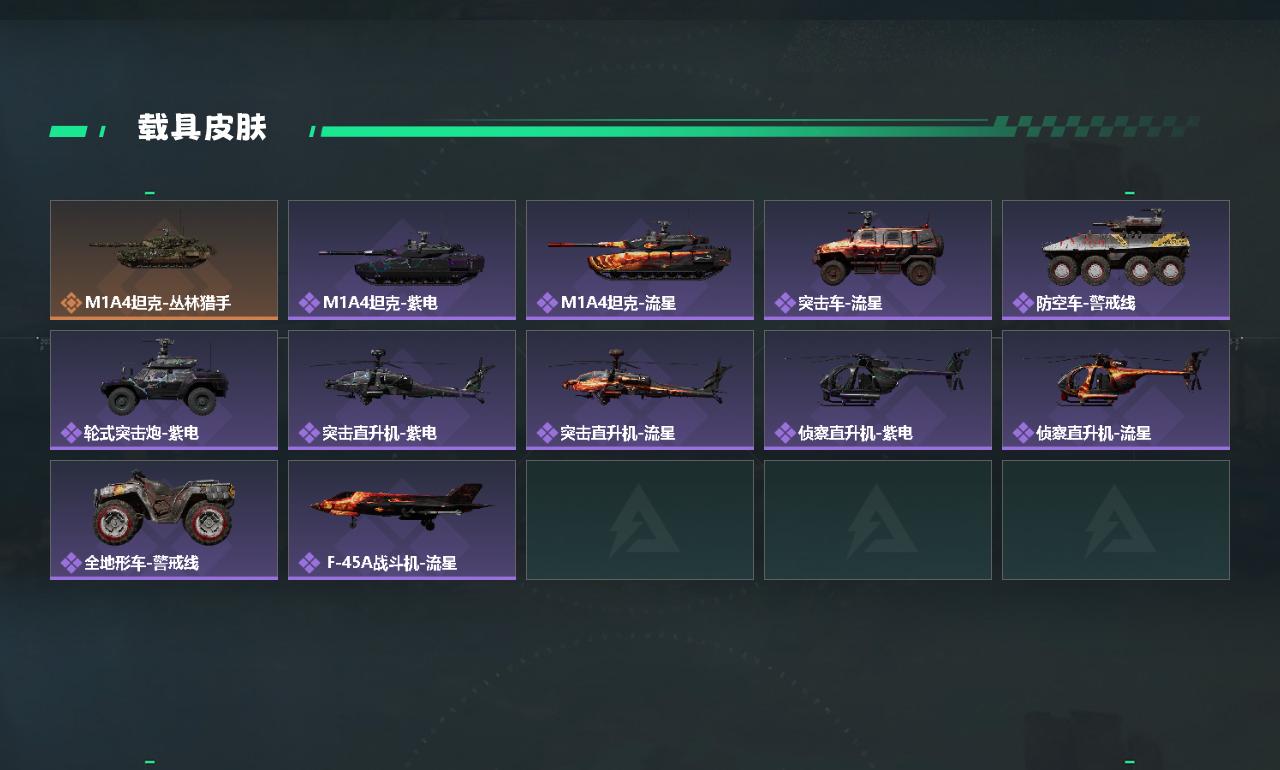Viewport: 1280px width, 770px height.
Task: Select the M1A4坦克-丛林猎手 skin tile
Action: pos(164,259)
